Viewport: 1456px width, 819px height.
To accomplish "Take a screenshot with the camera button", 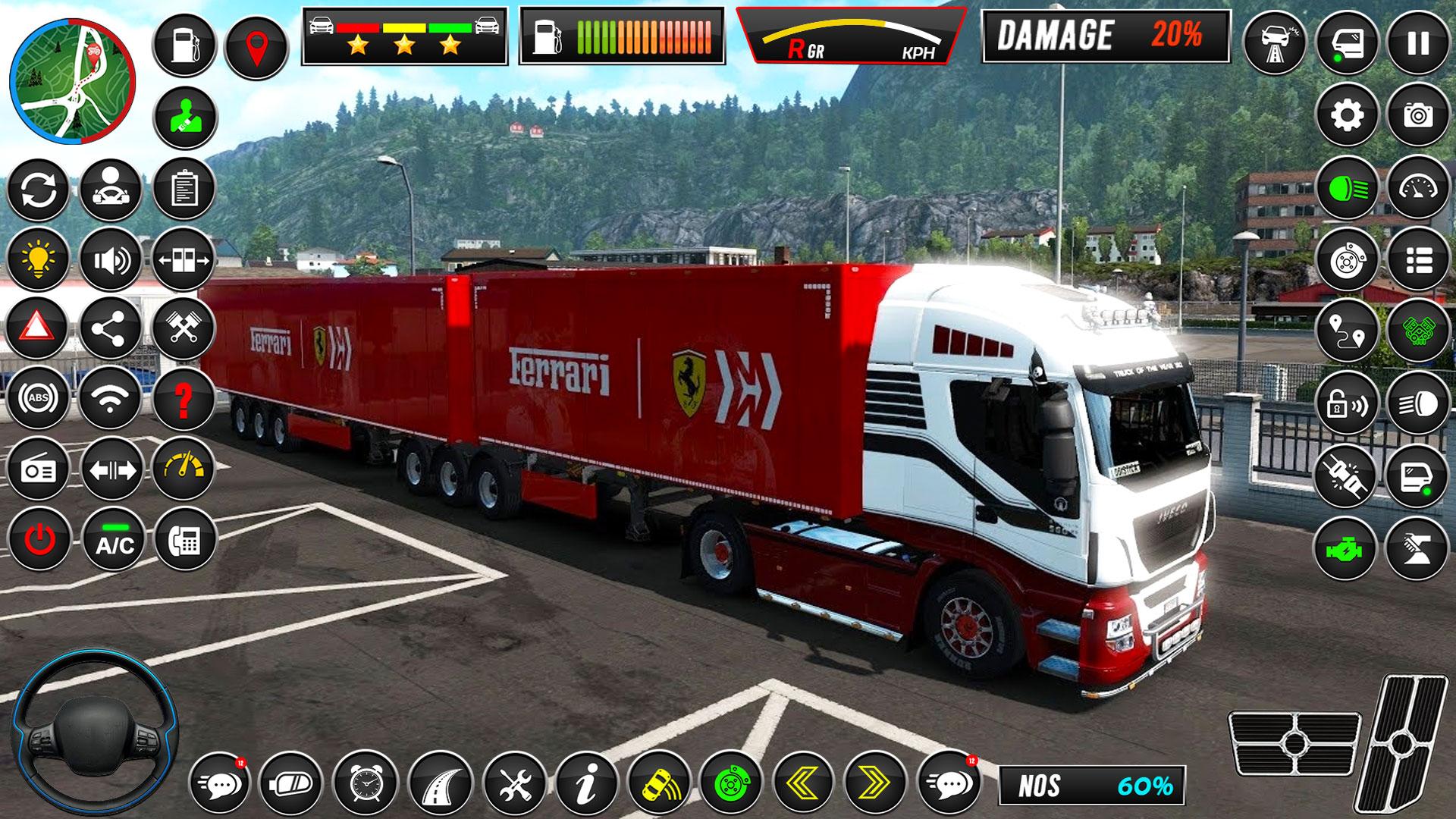I will point(1417,115).
